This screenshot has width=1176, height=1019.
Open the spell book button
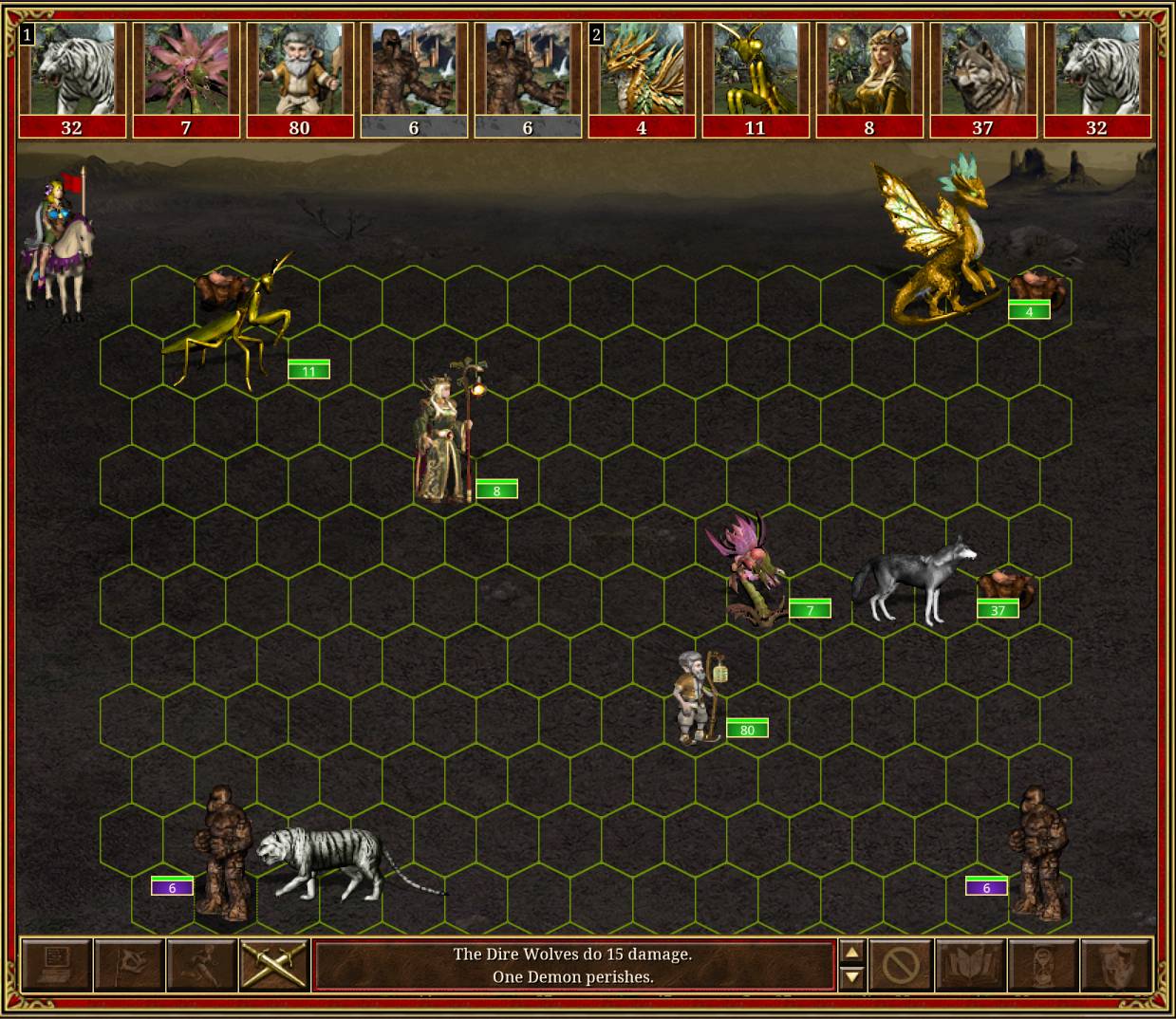coord(970,965)
